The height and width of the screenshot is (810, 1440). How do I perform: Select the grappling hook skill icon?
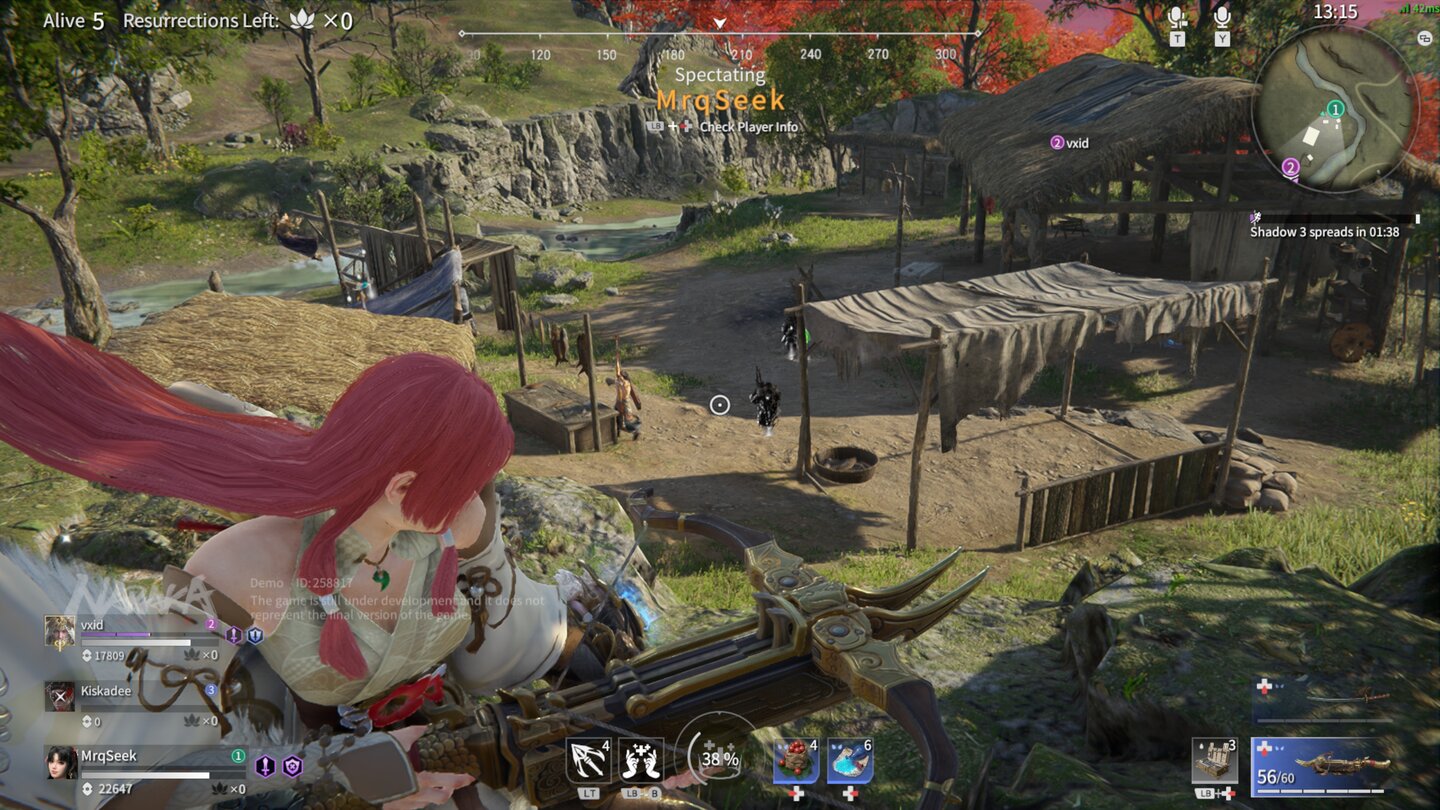pyautogui.click(x=588, y=758)
